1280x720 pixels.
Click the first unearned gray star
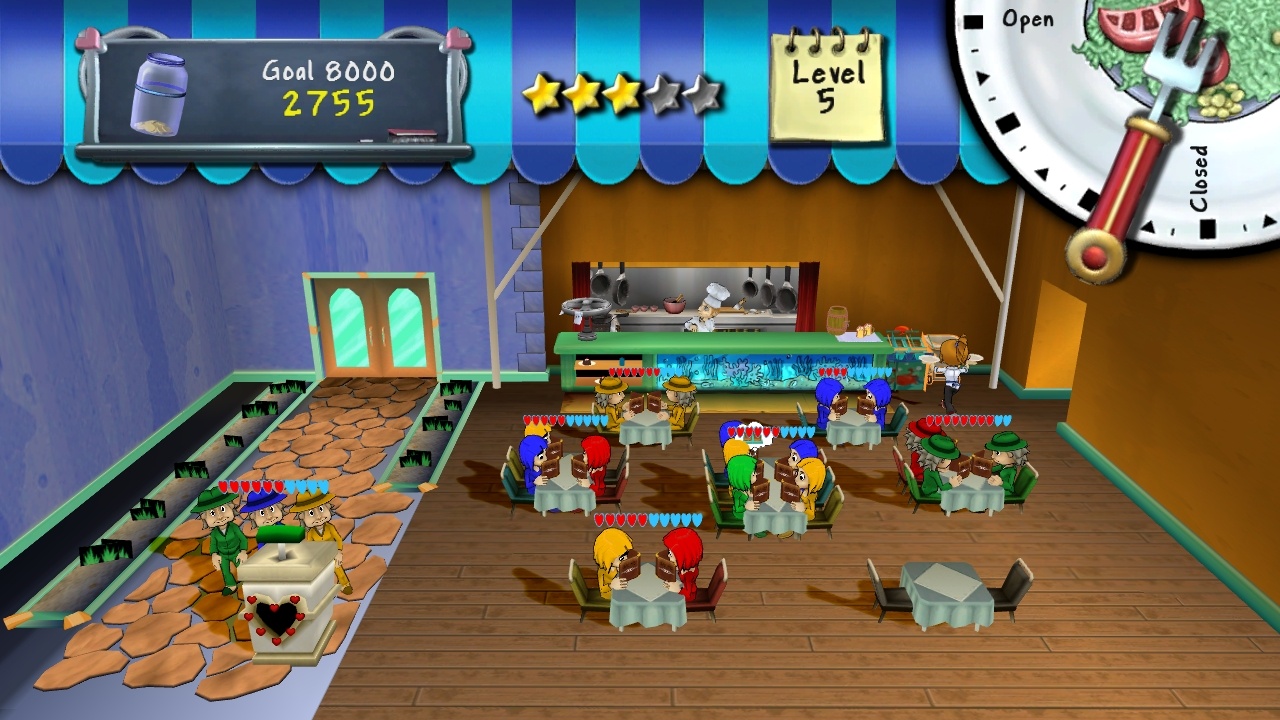click(x=662, y=92)
